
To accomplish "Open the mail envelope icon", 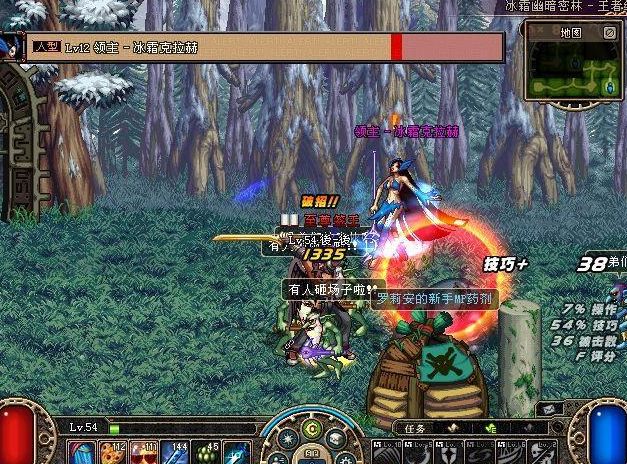I will (x=548, y=409).
